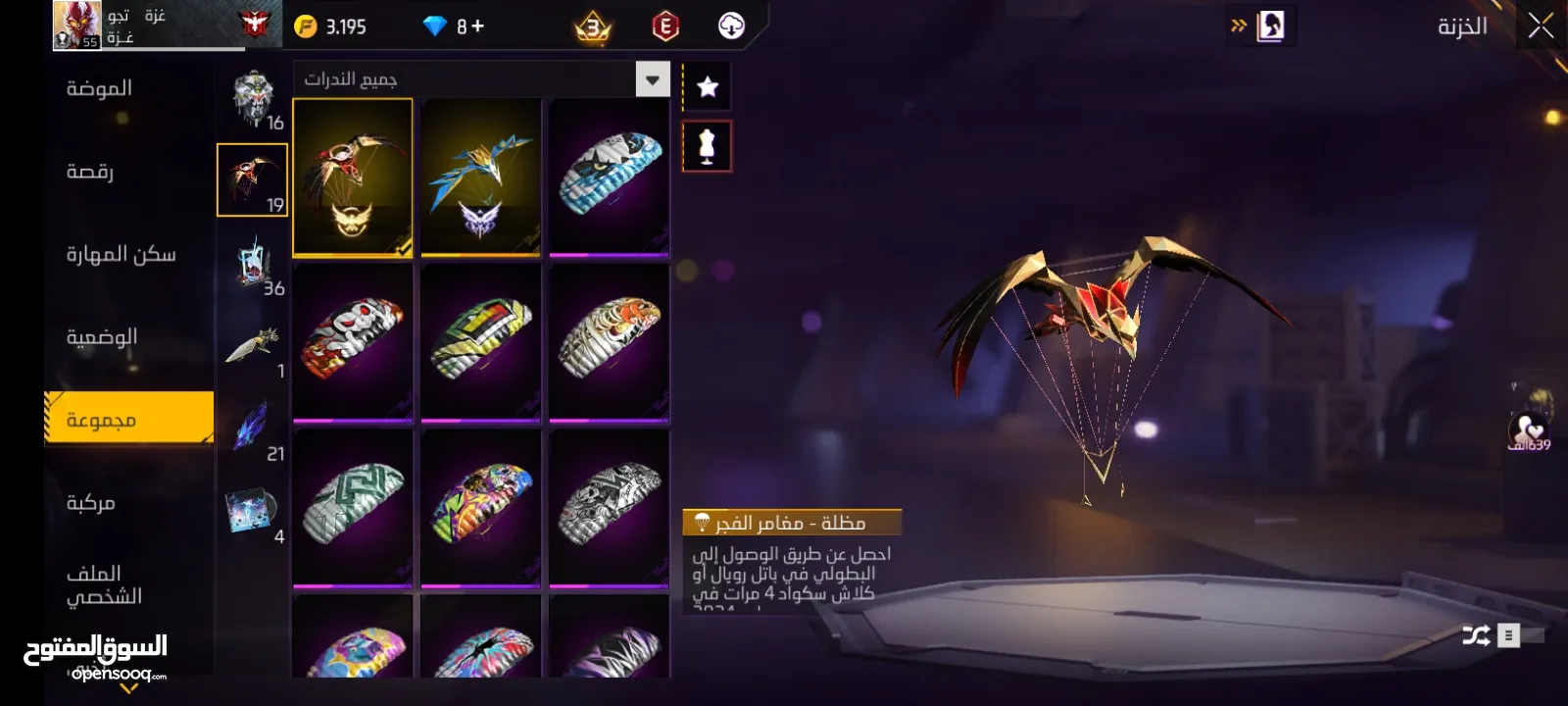Switch to the Vehicle tab
Screen dimensions: 1568x706
(x=90, y=503)
